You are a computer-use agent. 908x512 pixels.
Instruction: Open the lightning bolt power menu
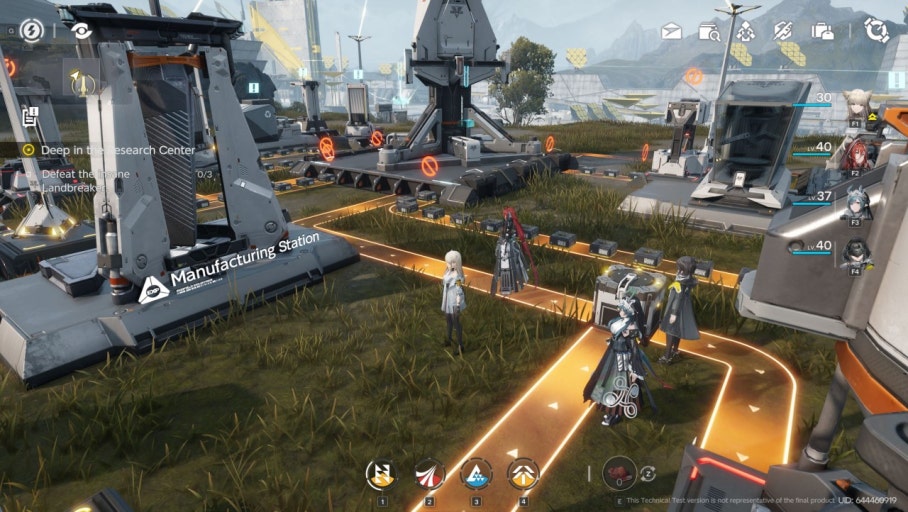pos(32,30)
